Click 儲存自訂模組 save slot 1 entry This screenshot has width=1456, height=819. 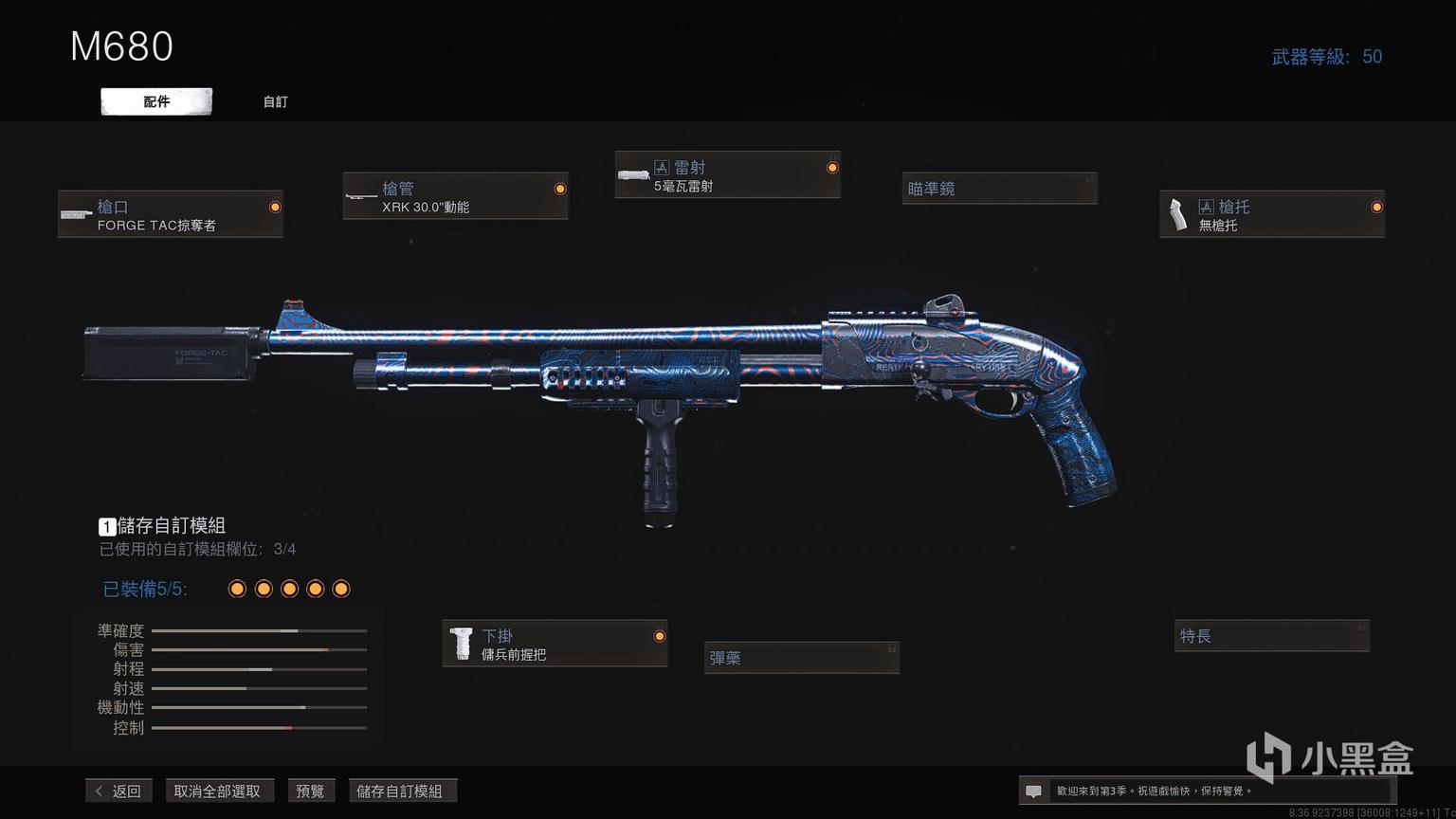162,526
